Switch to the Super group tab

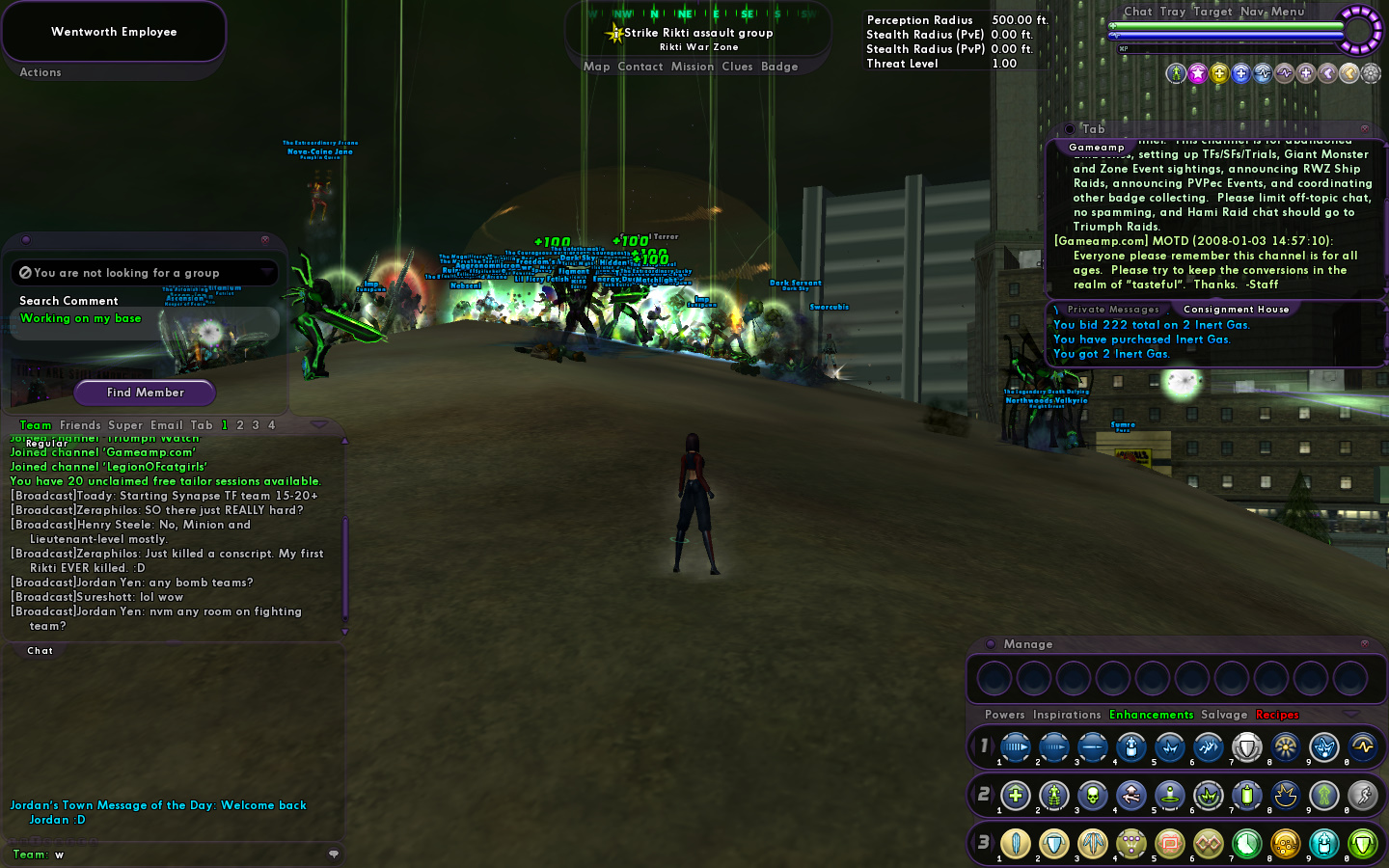point(125,425)
